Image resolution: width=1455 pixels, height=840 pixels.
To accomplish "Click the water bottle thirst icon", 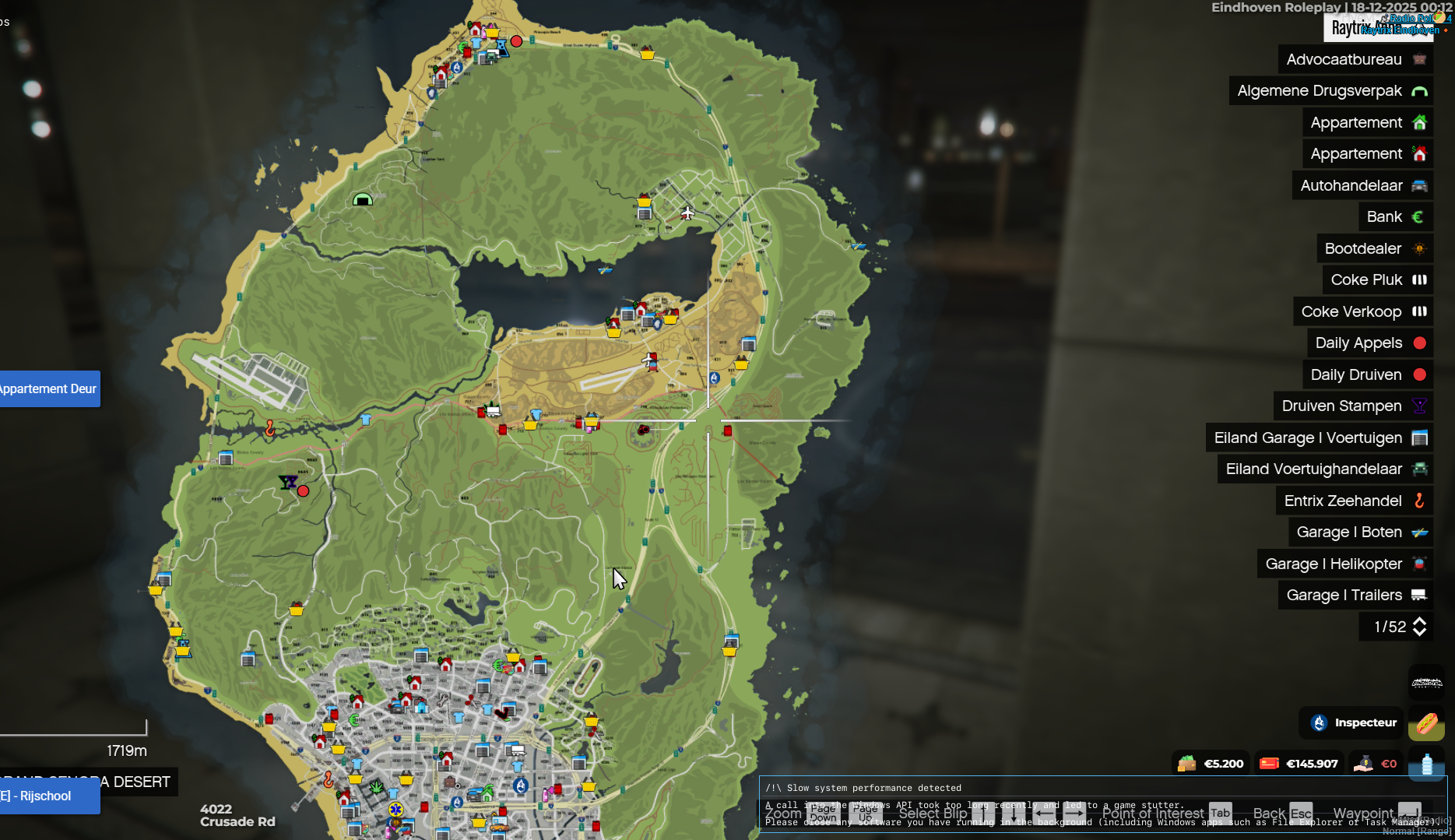I will coord(1427,764).
